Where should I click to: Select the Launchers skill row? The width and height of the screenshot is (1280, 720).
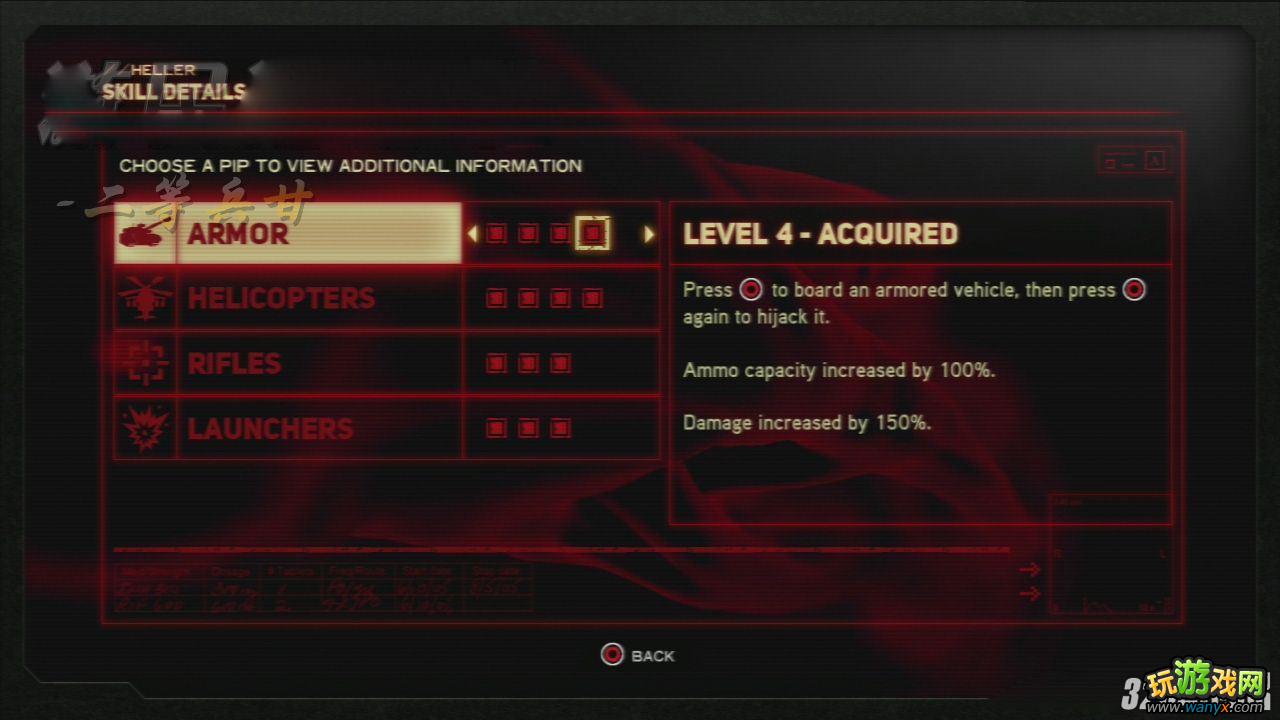[288, 428]
